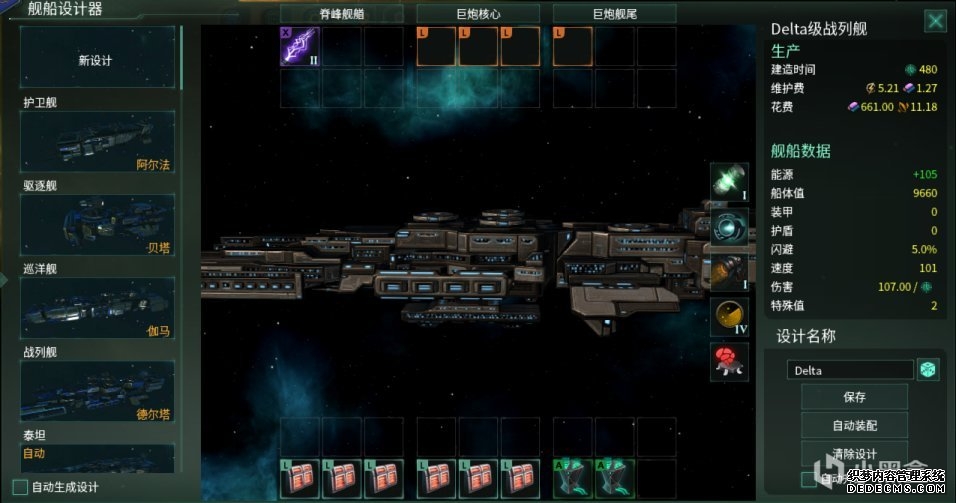
Task: Close the ship designer window
Action: (x=935, y=21)
